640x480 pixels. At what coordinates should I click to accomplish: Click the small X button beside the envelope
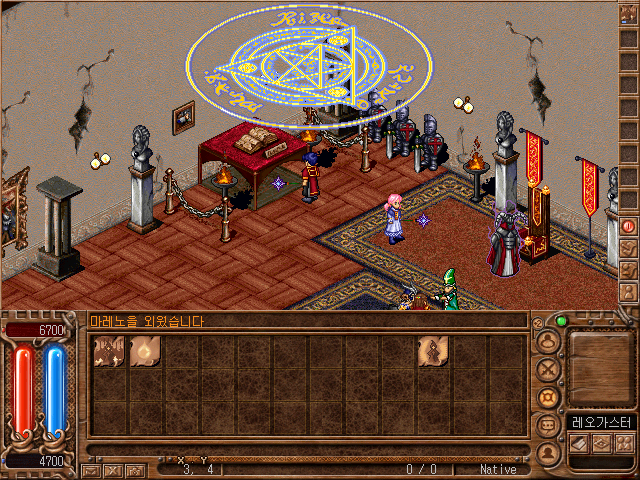(x=112, y=470)
